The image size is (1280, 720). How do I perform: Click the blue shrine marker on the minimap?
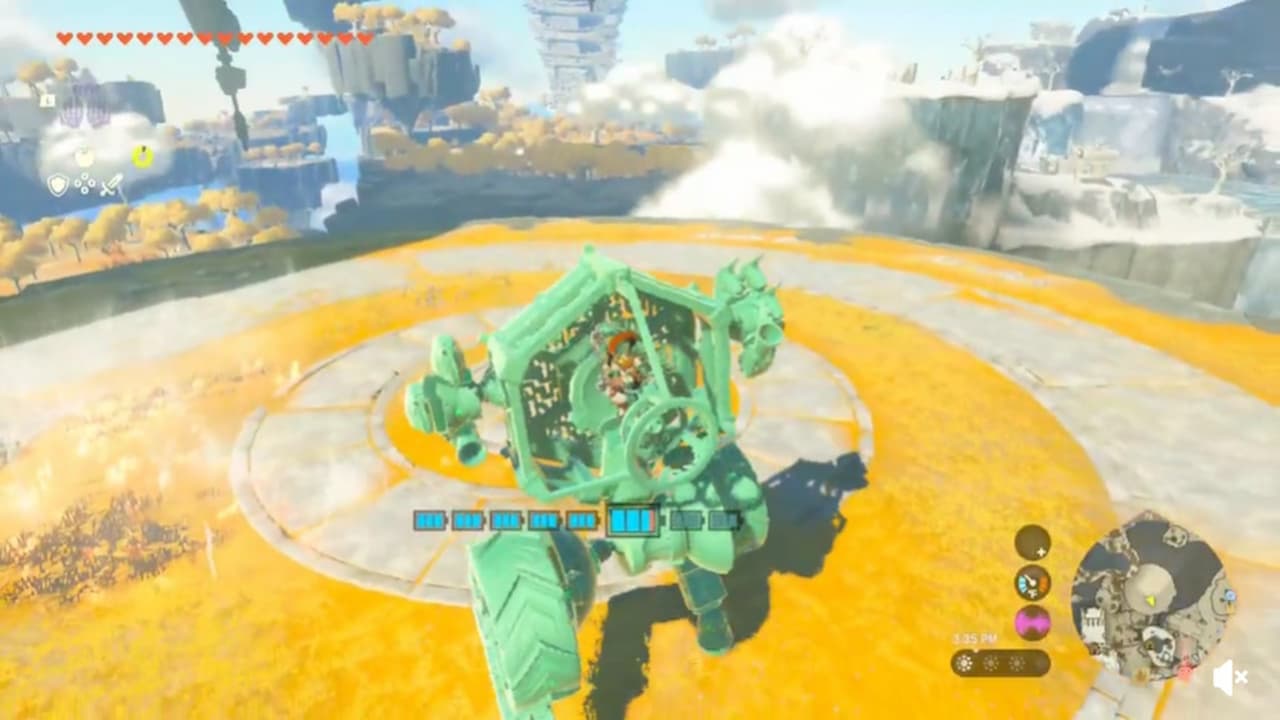[x=1230, y=594]
